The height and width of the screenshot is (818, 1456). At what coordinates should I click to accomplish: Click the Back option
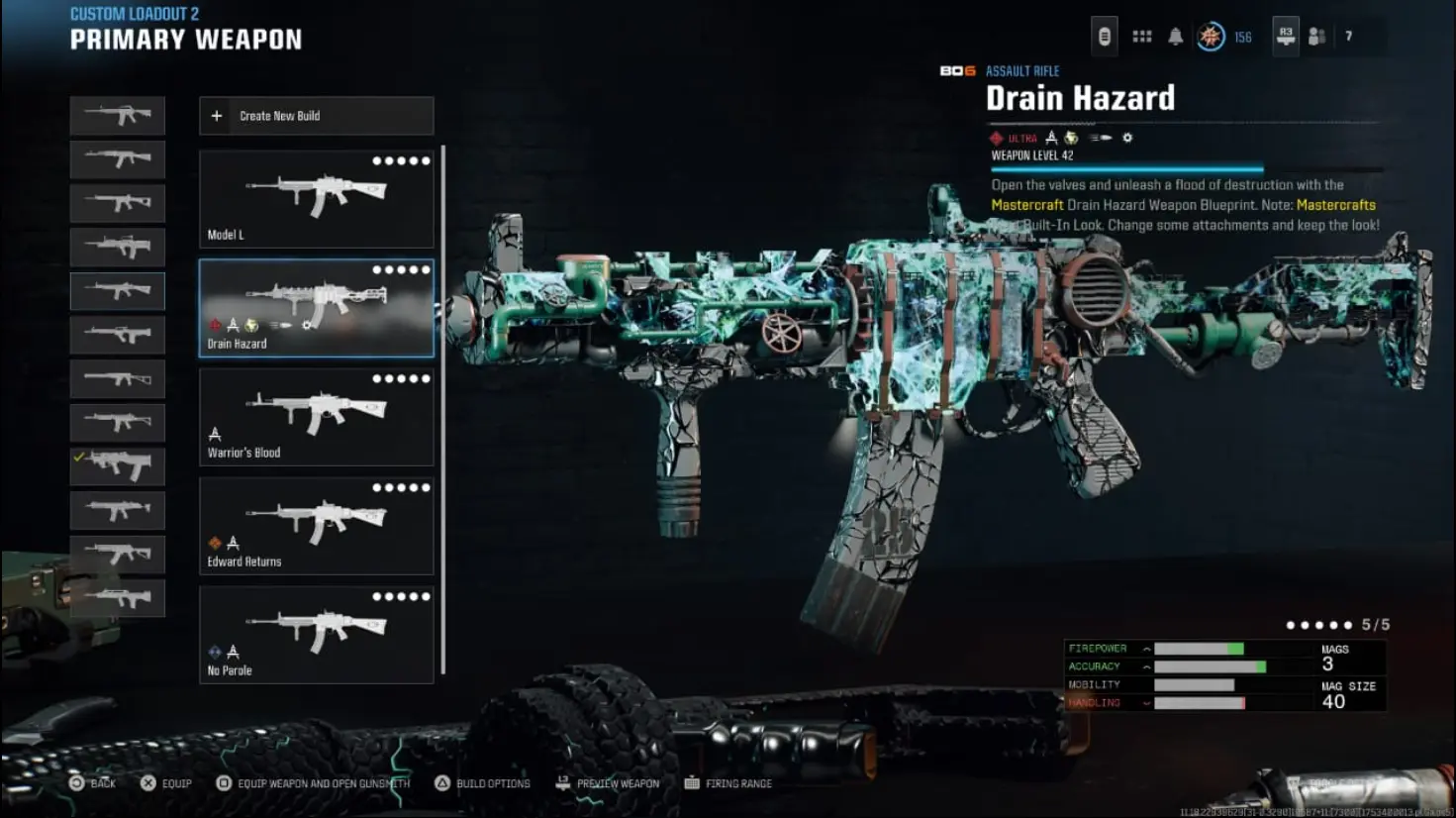point(92,783)
